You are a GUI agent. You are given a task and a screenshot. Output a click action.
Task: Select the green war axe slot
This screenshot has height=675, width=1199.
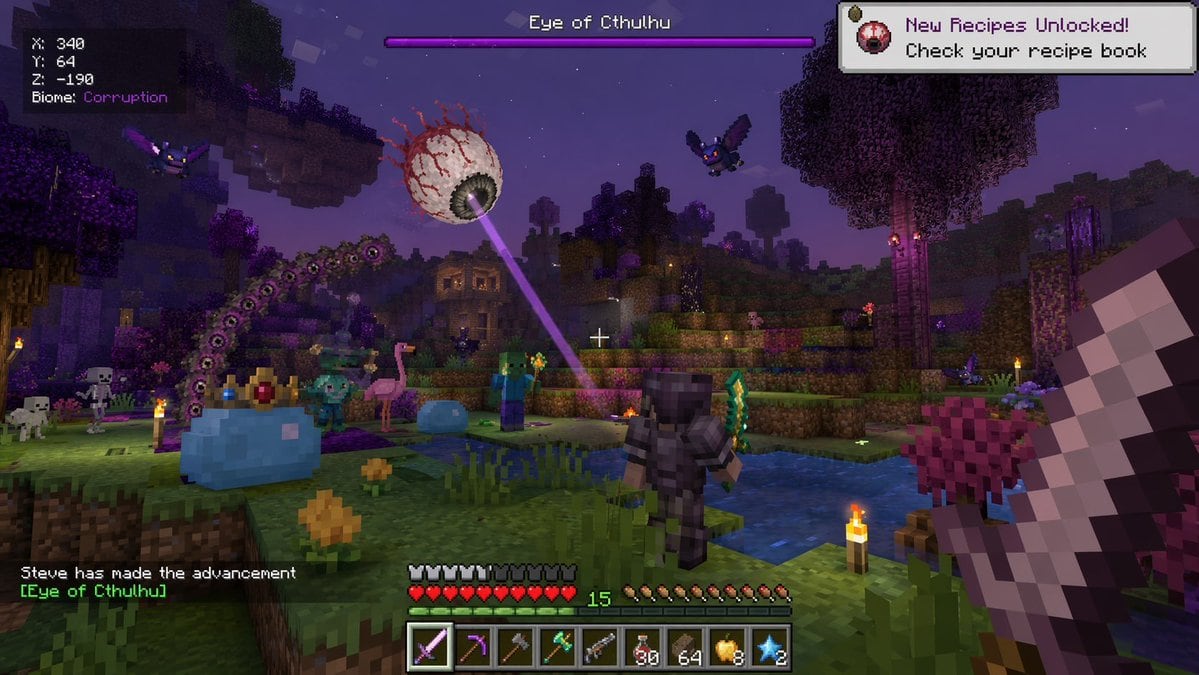(557, 648)
